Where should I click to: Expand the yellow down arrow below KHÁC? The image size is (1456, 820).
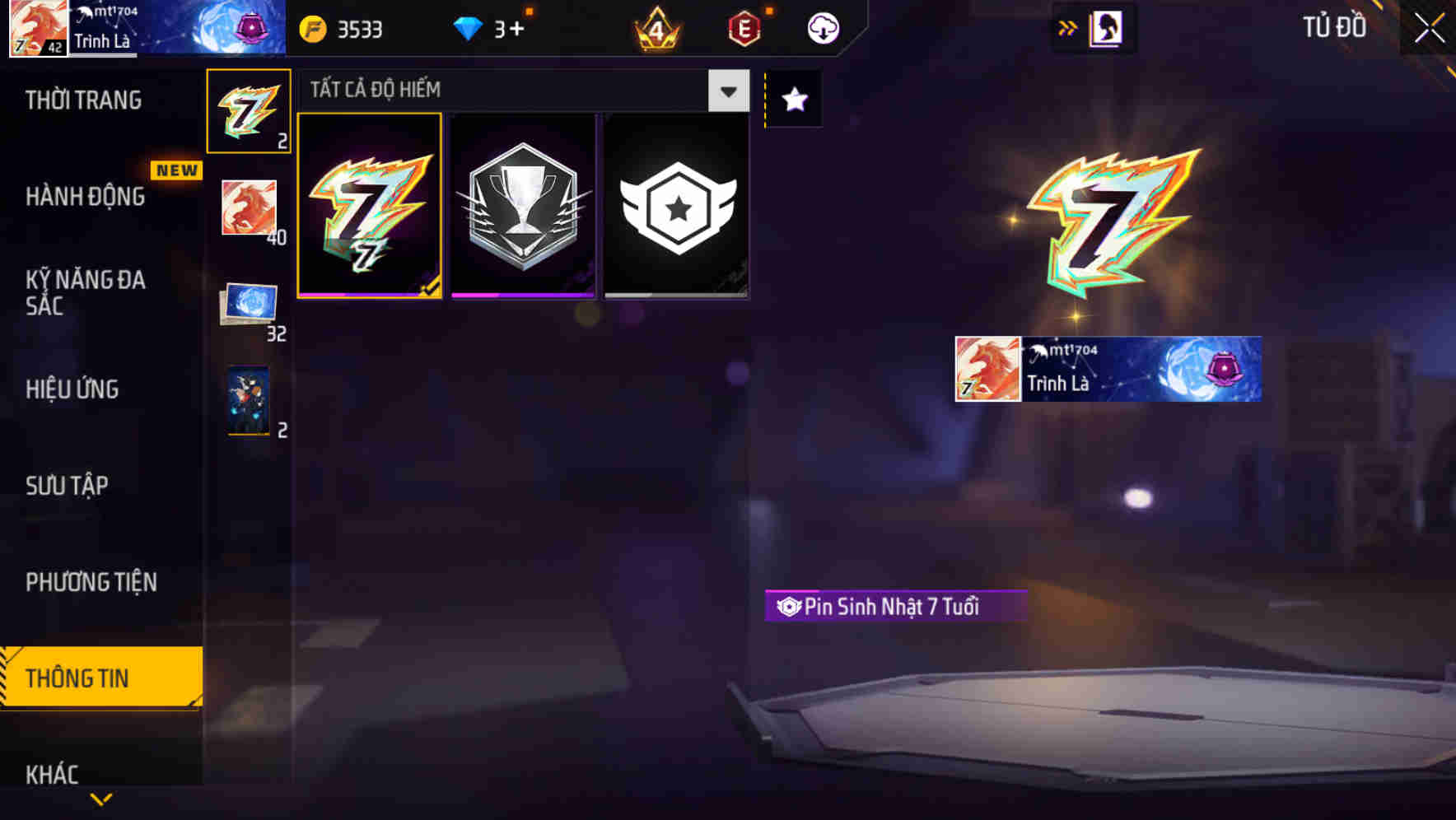(x=100, y=797)
